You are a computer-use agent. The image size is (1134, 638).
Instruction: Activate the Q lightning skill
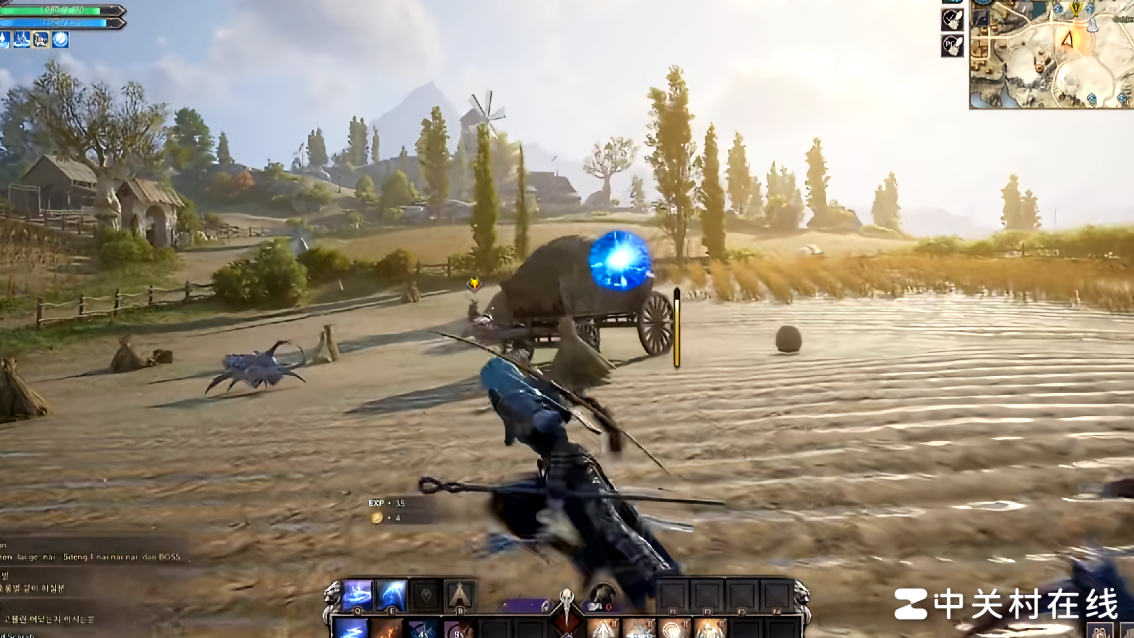pyautogui.click(x=357, y=594)
